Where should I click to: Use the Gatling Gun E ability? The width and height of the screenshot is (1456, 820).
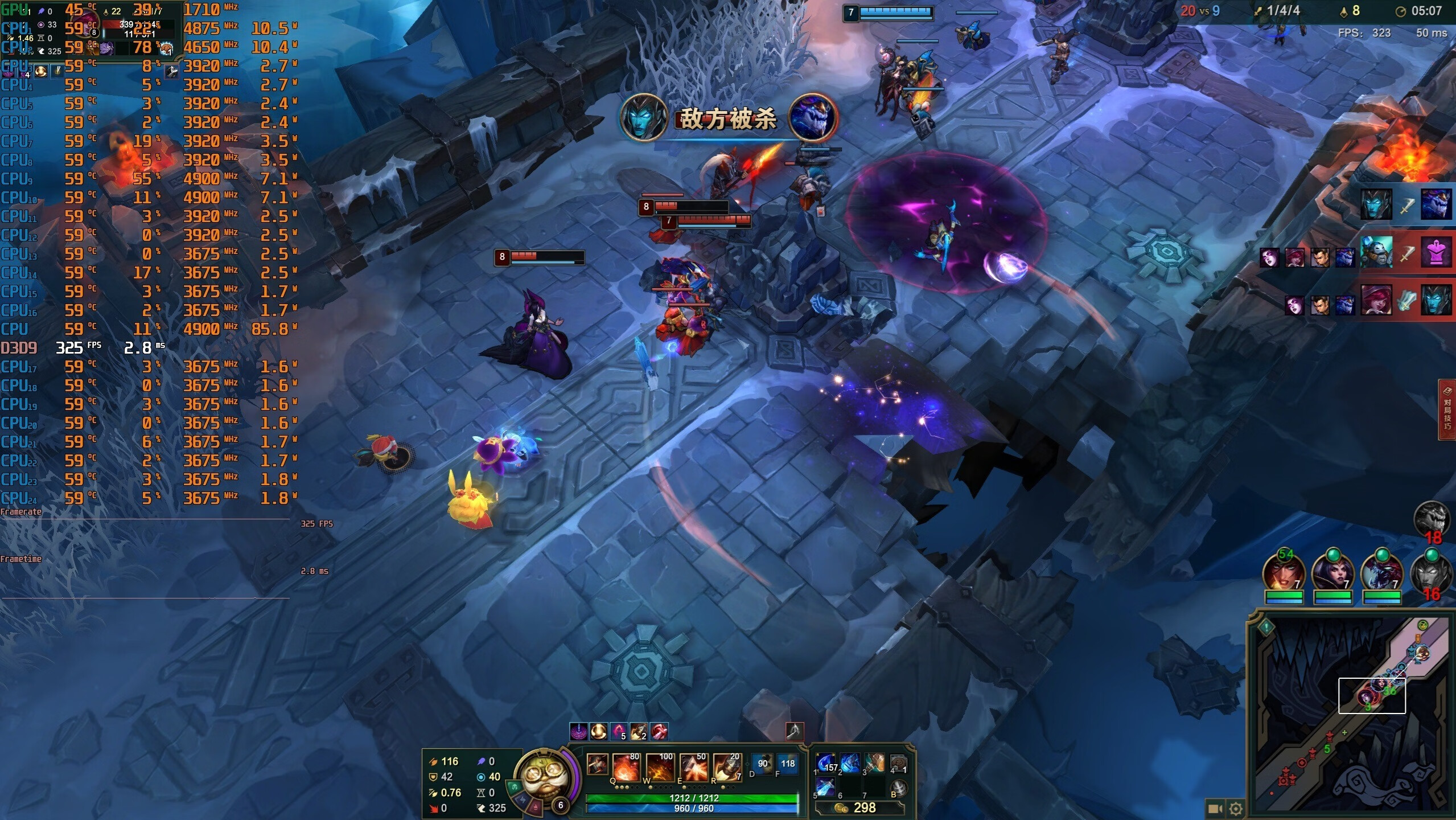[694, 767]
